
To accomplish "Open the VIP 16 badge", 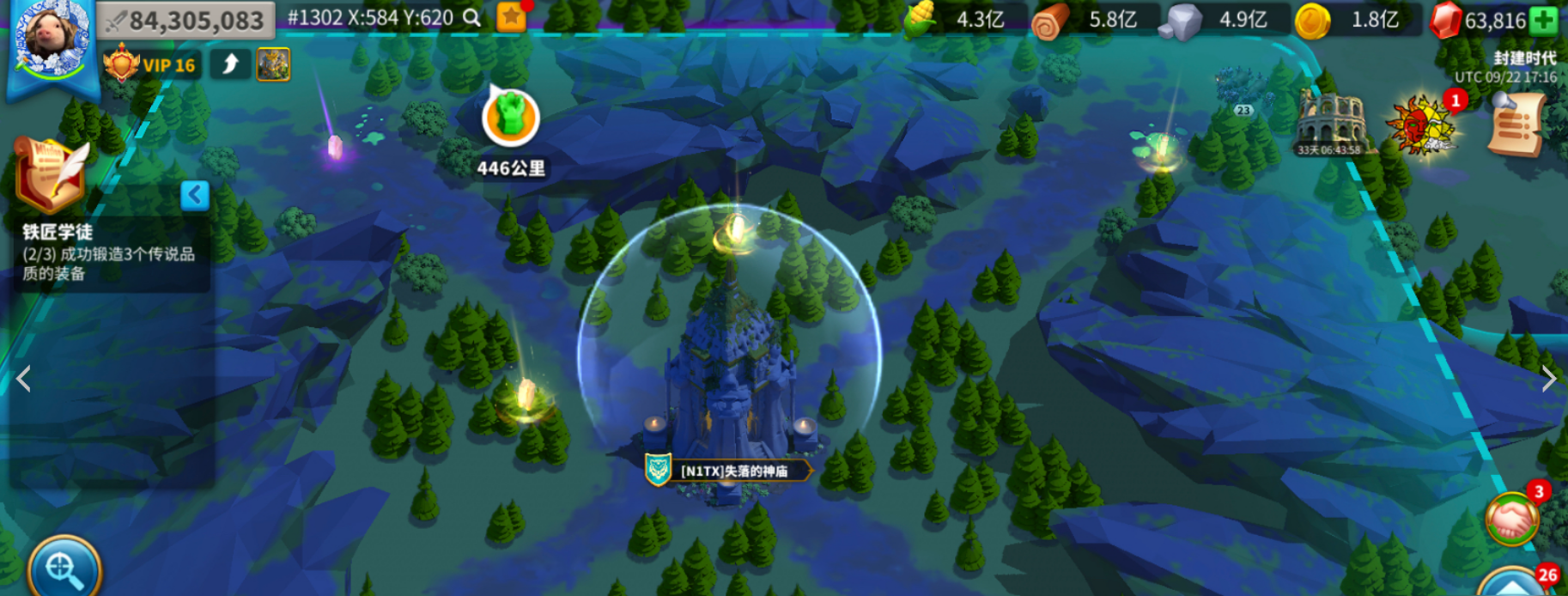I will coord(152,65).
